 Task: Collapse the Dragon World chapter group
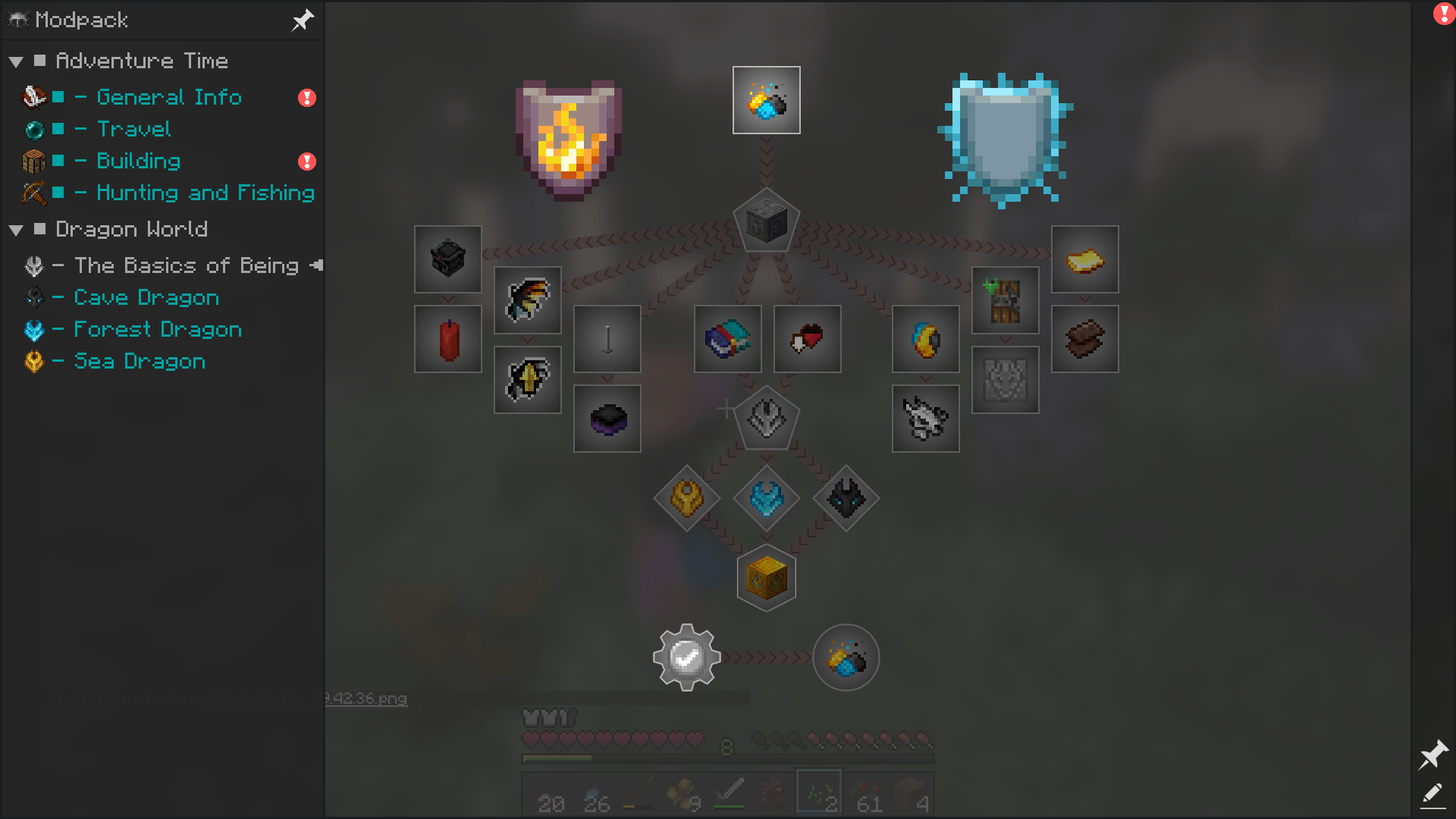(17, 229)
